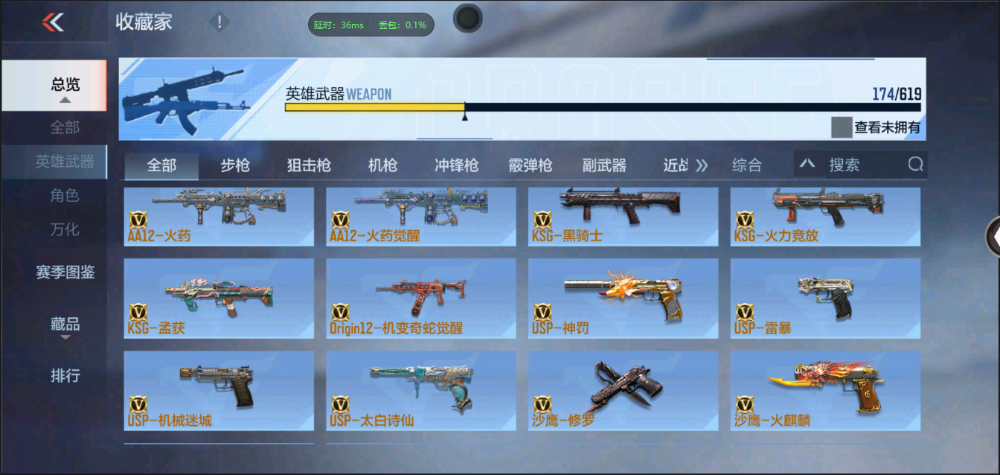Expand the 藏品 collection section
Viewport: 1000px width, 475px height.
click(66, 325)
